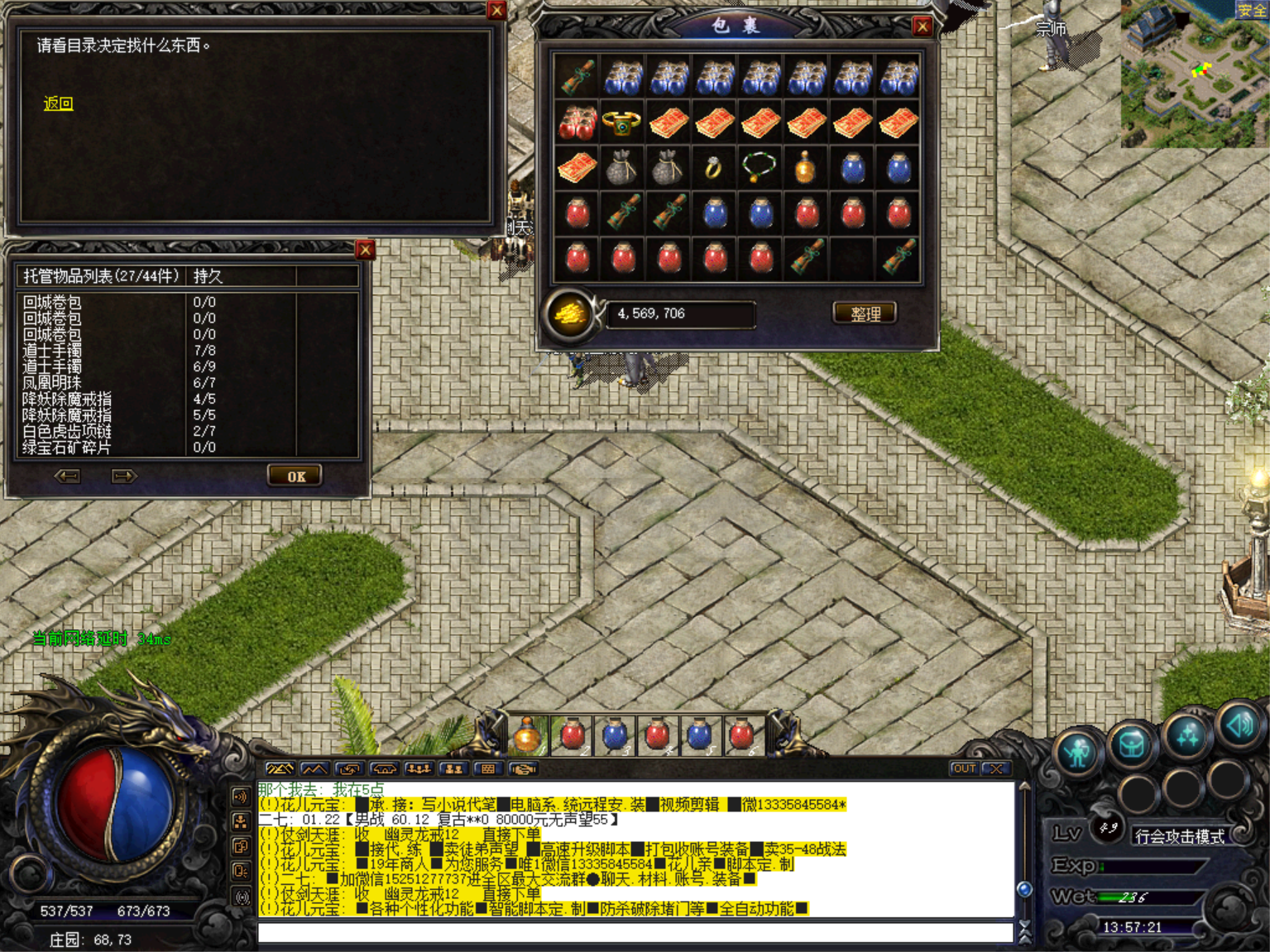This screenshot has height=952, width=1270.
Task: Click the keyboard icon in chat toolbar
Action: (488, 769)
